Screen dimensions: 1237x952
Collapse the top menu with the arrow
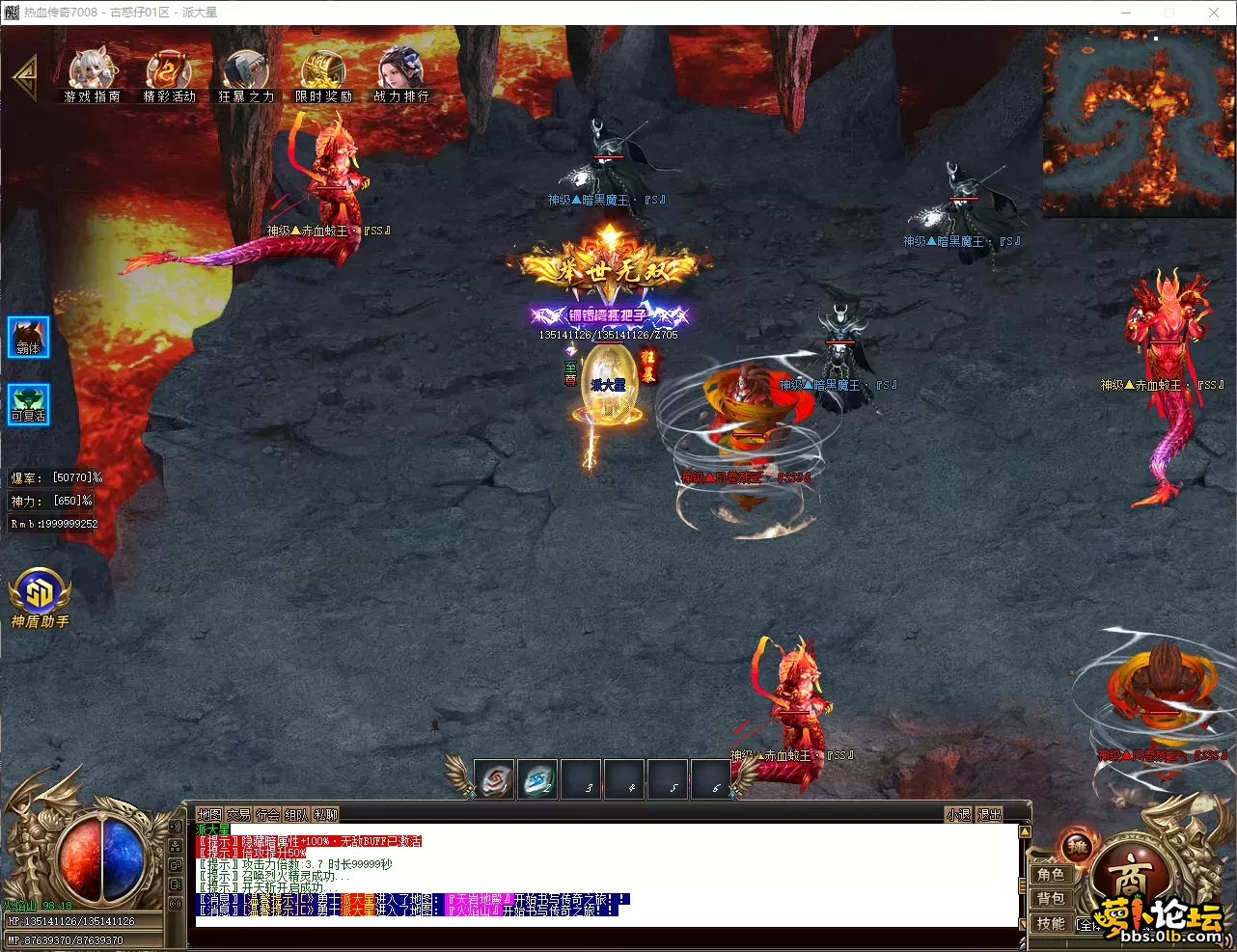pos(24,77)
